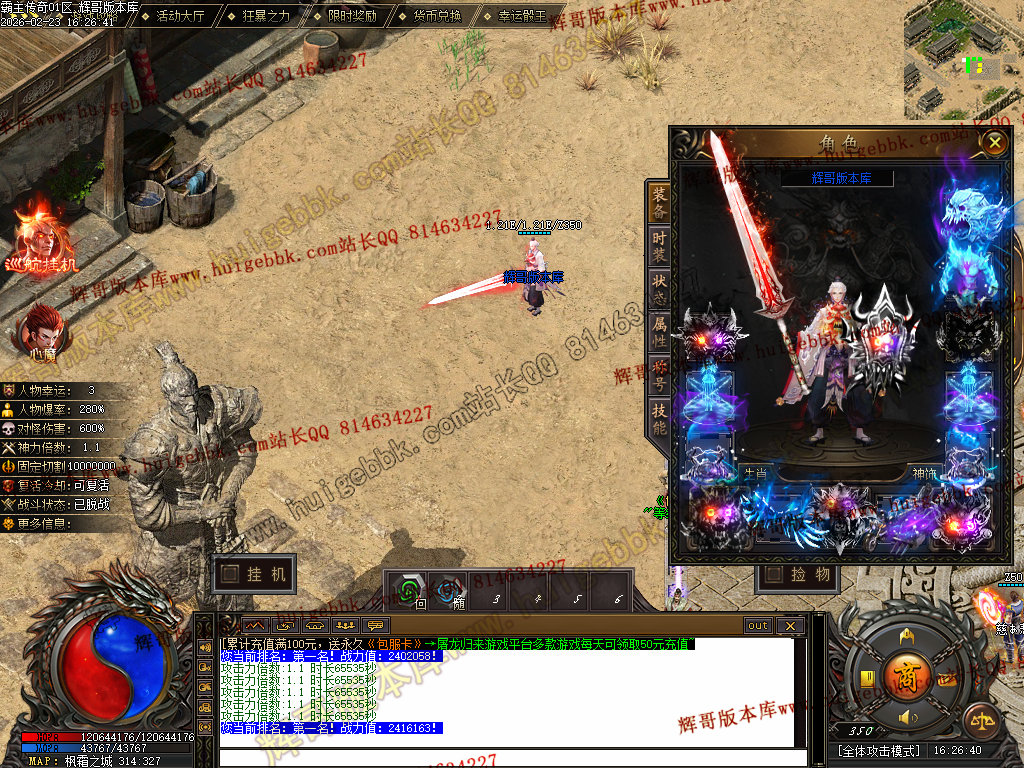1024x768 pixels.
Task: Switch to the 状态 status tab
Action: [659, 282]
